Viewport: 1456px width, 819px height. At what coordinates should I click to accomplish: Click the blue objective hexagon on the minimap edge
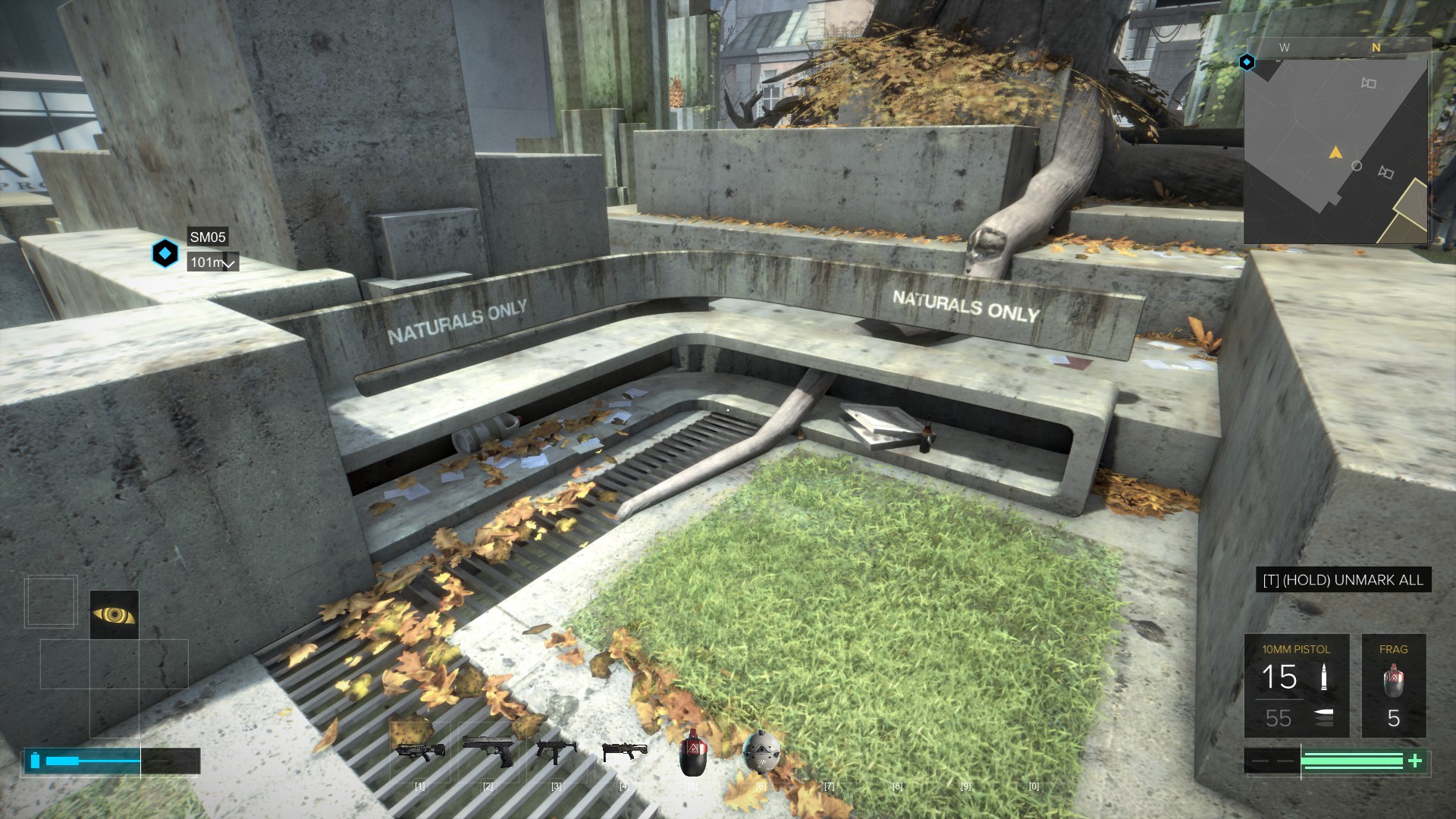click(1247, 62)
